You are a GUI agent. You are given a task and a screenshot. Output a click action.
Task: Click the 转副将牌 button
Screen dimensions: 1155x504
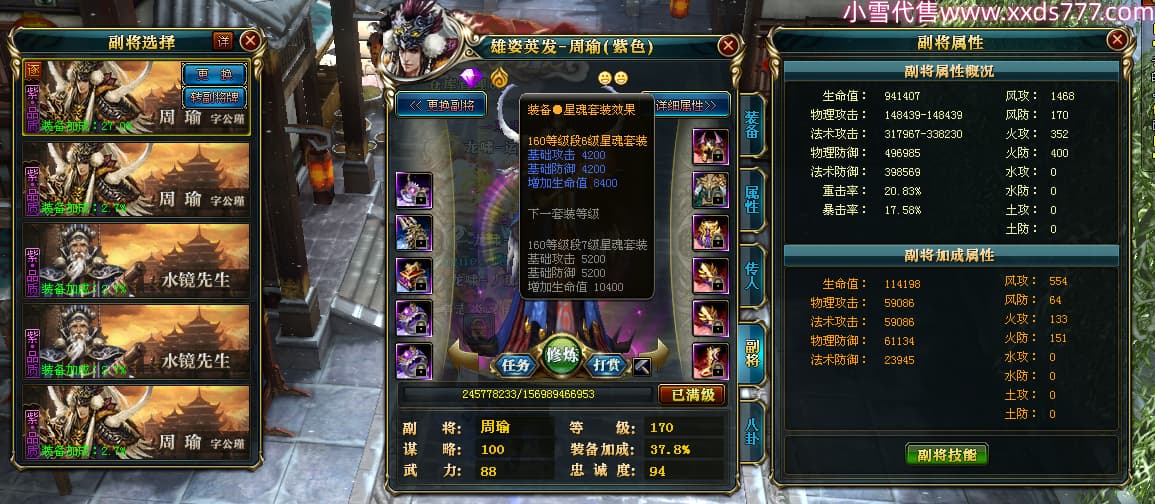(213, 97)
